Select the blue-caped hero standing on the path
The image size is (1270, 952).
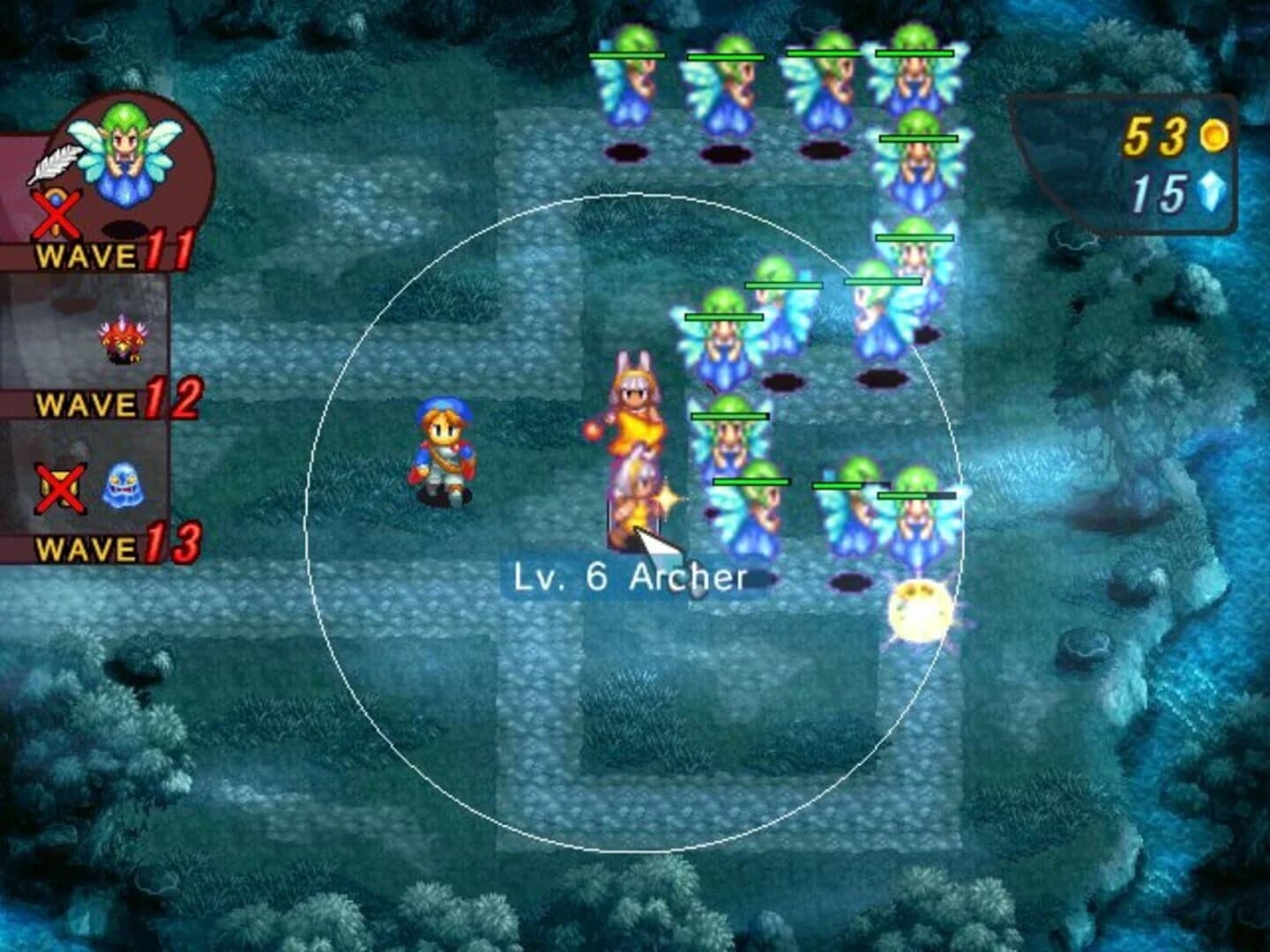[444, 450]
